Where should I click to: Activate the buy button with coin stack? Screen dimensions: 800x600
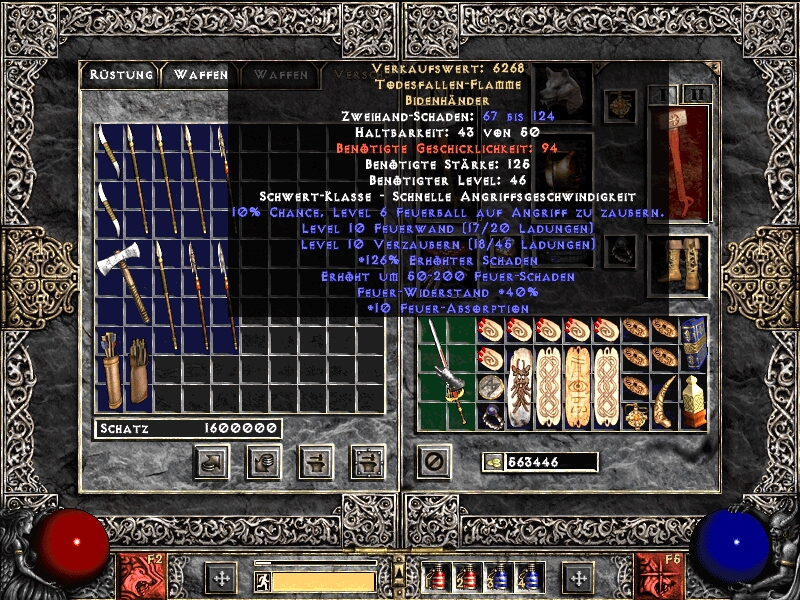pos(212,461)
